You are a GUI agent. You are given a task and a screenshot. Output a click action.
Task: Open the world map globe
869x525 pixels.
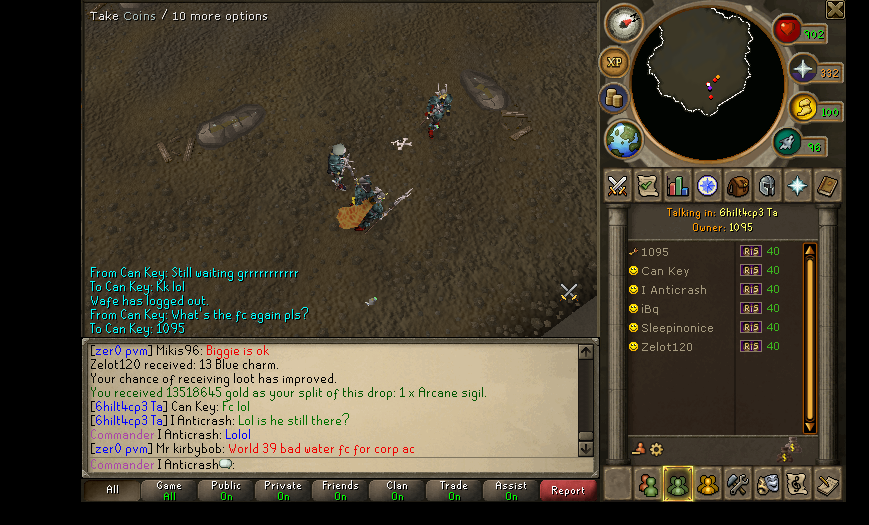pos(623,138)
